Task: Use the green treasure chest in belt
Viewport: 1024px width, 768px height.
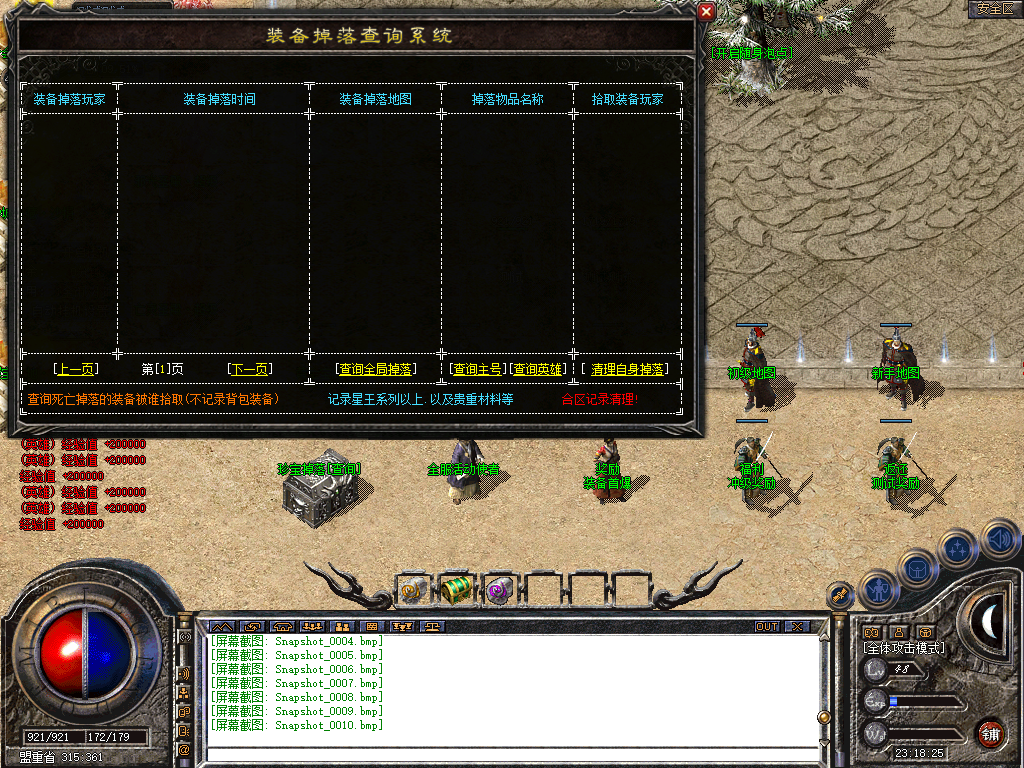Action: coord(457,590)
